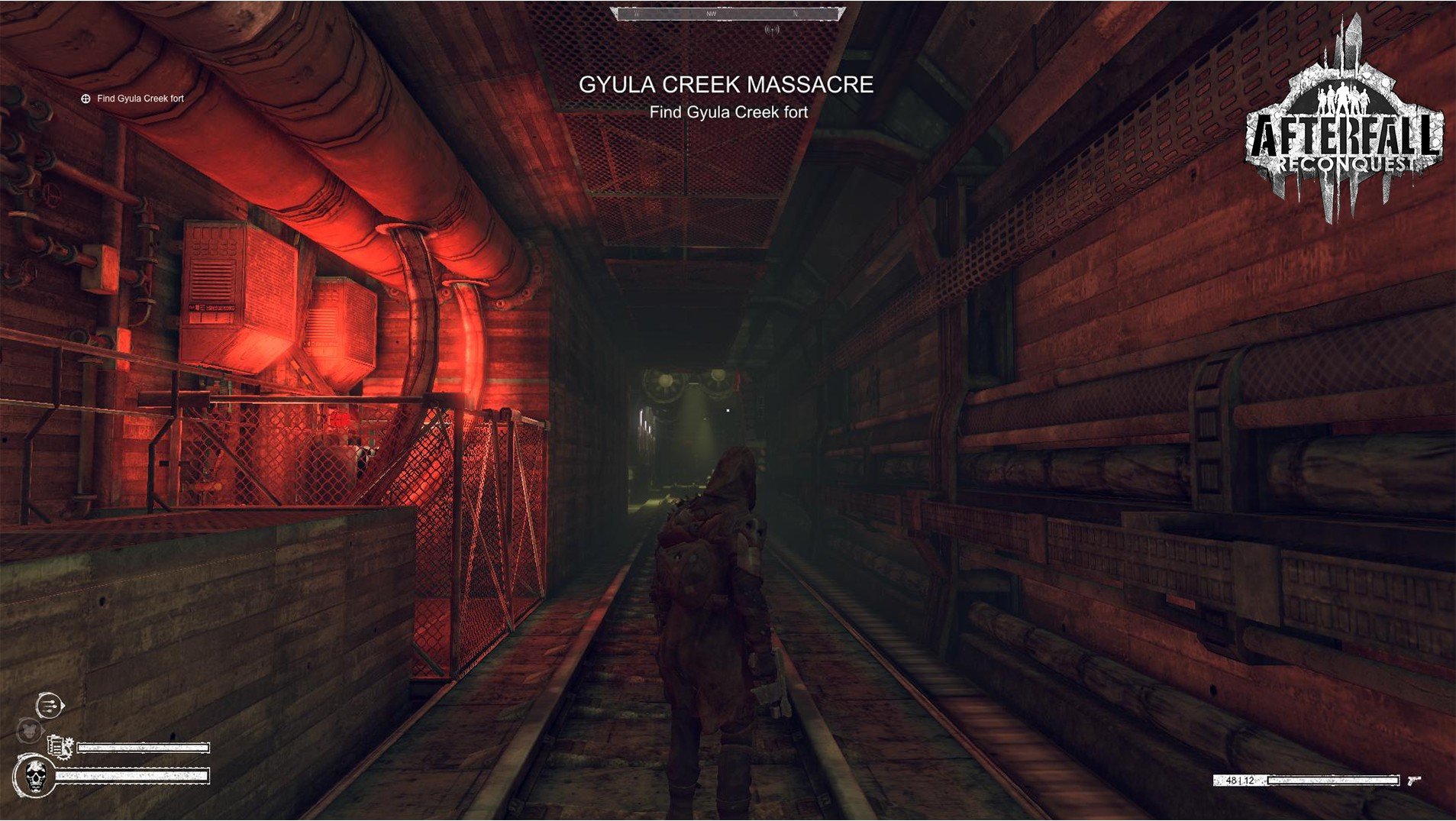
Task: Select the faded animal-head ability icon
Action: pyautogui.click(x=30, y=731)
